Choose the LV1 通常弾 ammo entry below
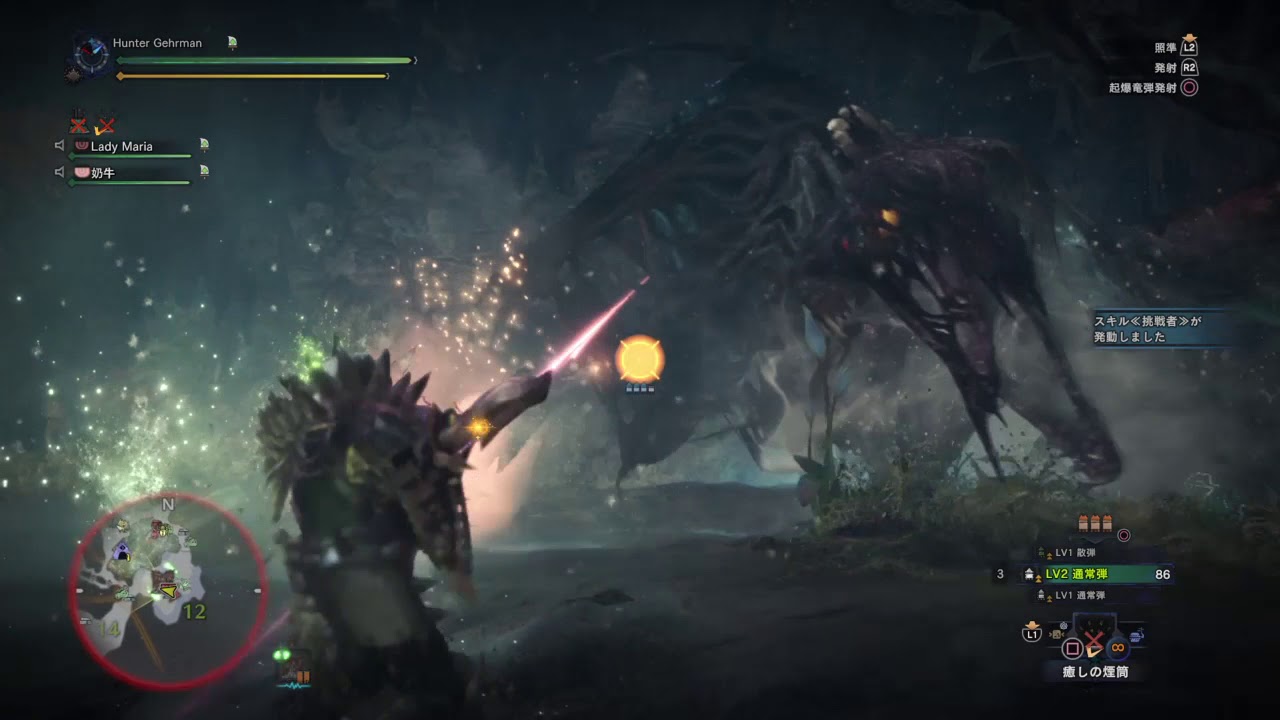The image size is (1280, 720). point(1081,596)
